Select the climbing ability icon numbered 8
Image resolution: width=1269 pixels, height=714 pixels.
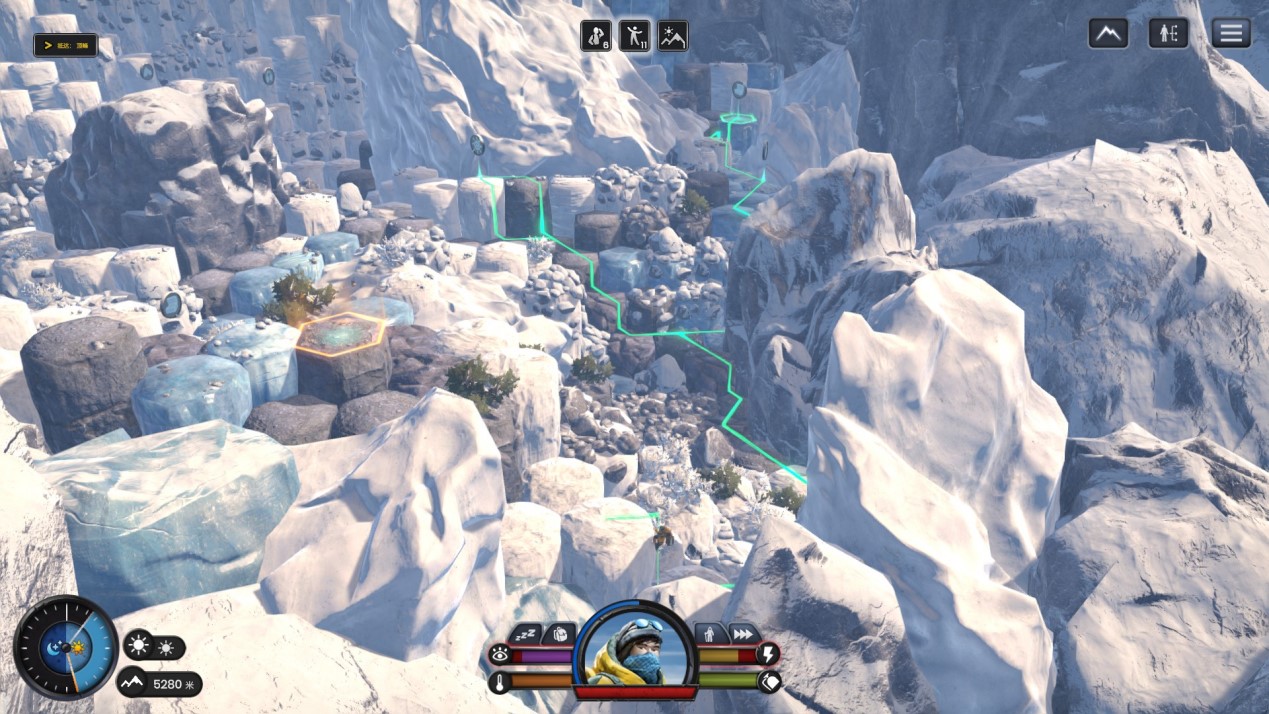pyautogui.click(x=597, y=36)
